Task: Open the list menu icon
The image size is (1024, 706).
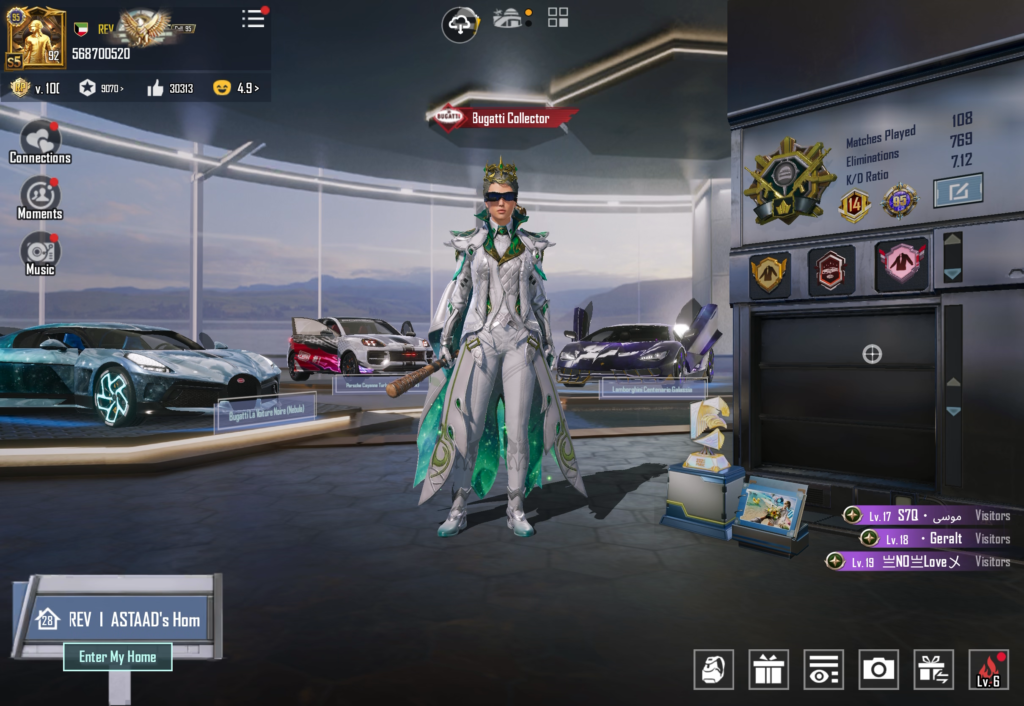Action: [254, 19]
